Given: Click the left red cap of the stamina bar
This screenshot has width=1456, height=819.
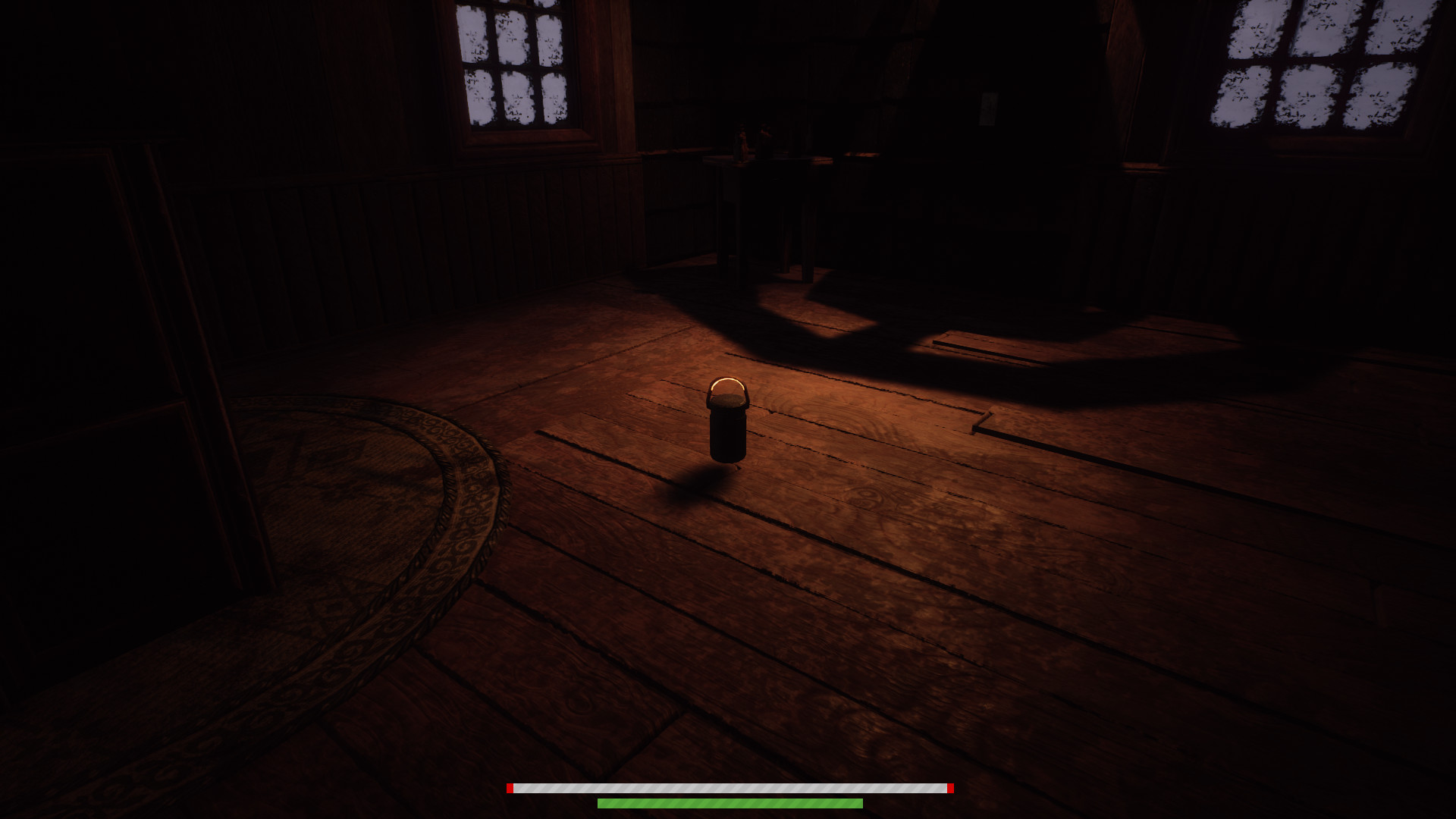Looking at the screenshot, I should (x=510, y=789).
